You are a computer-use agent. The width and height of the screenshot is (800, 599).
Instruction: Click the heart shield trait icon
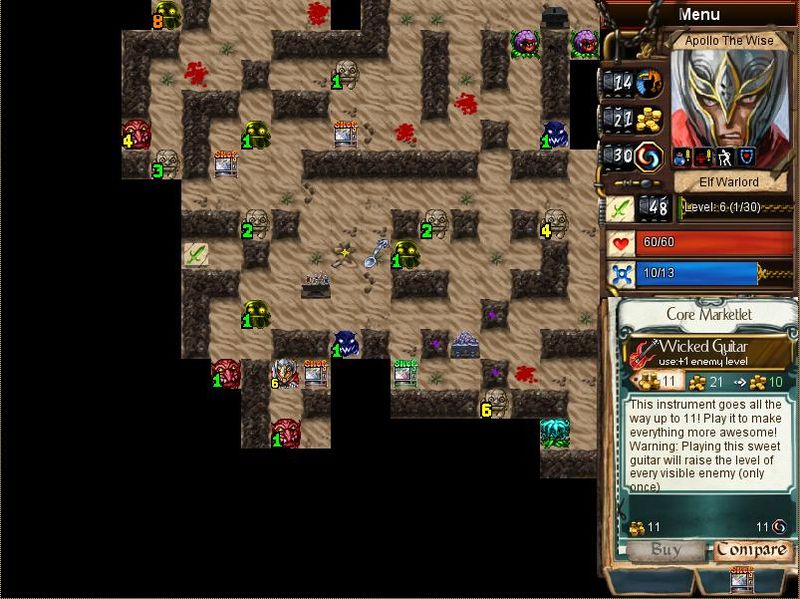click(746, 157)
